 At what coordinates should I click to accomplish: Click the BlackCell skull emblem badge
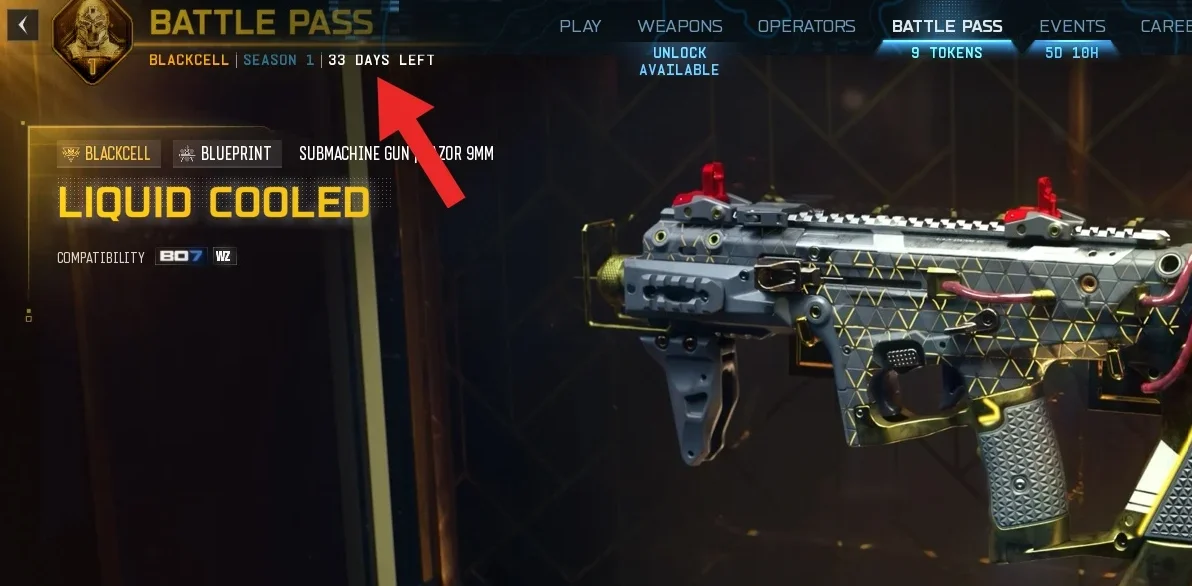pos(92,40)
